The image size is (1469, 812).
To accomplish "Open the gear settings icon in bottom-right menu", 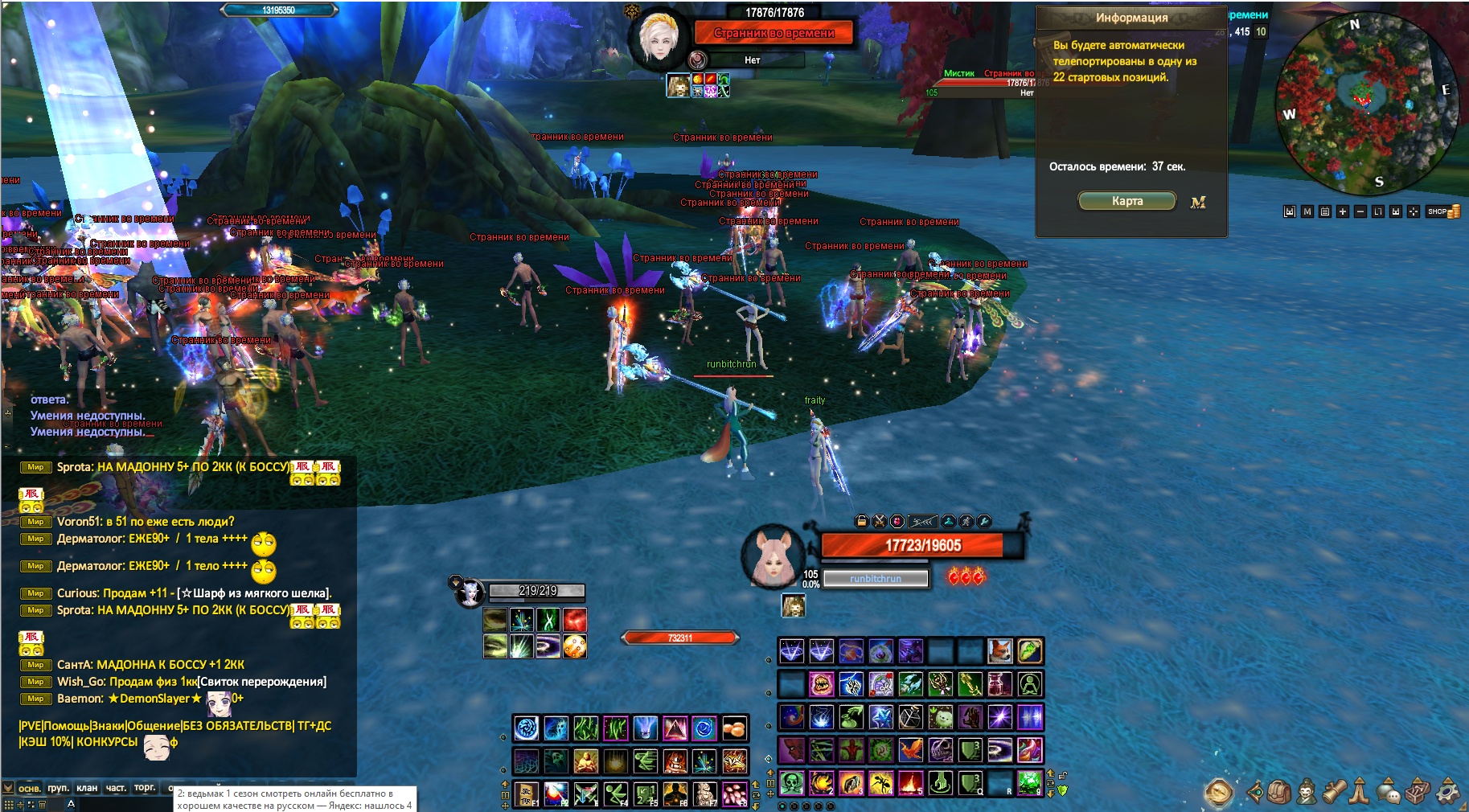I will coord(1448,792).
